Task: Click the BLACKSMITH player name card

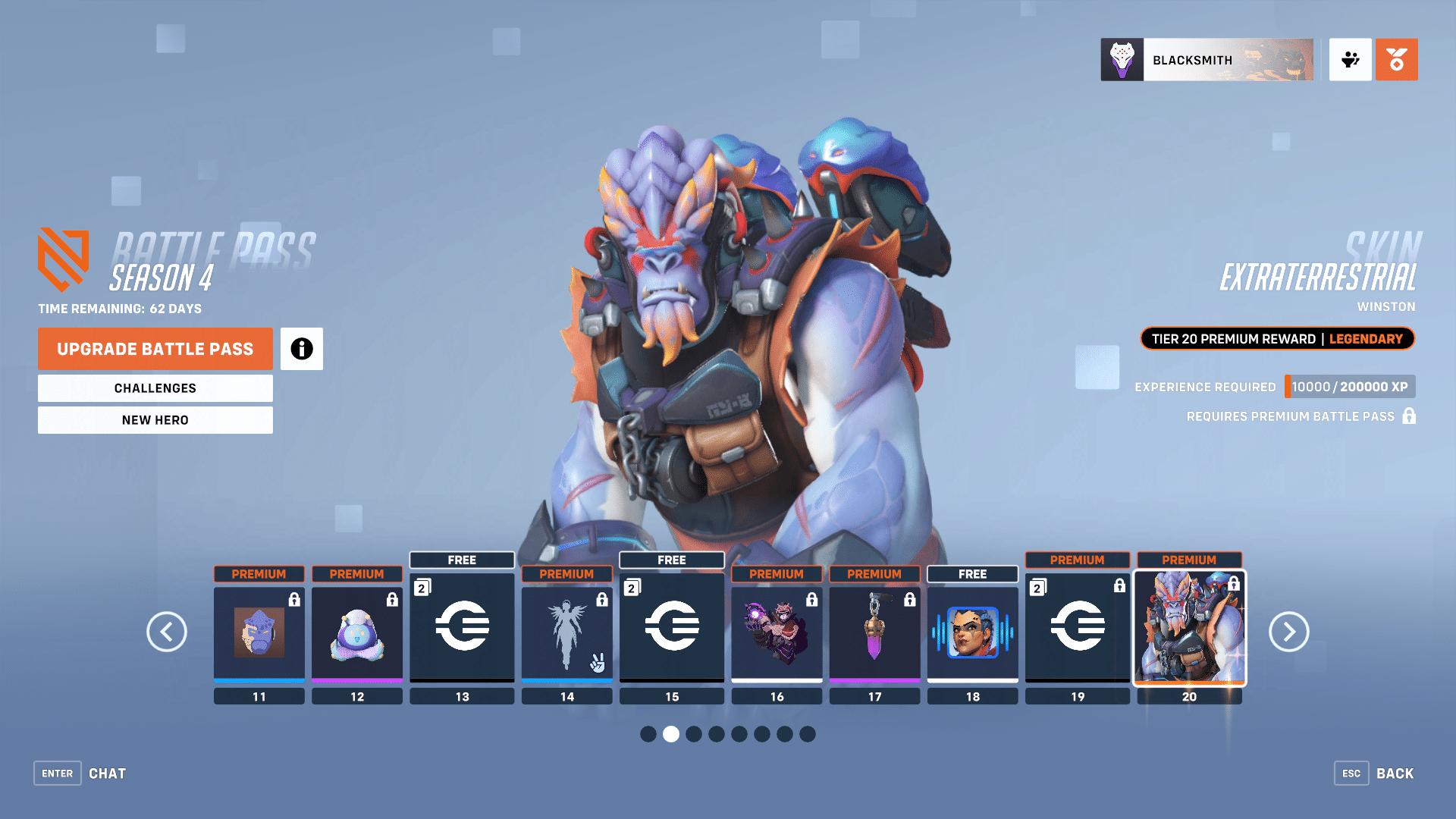Action: 1206,60
